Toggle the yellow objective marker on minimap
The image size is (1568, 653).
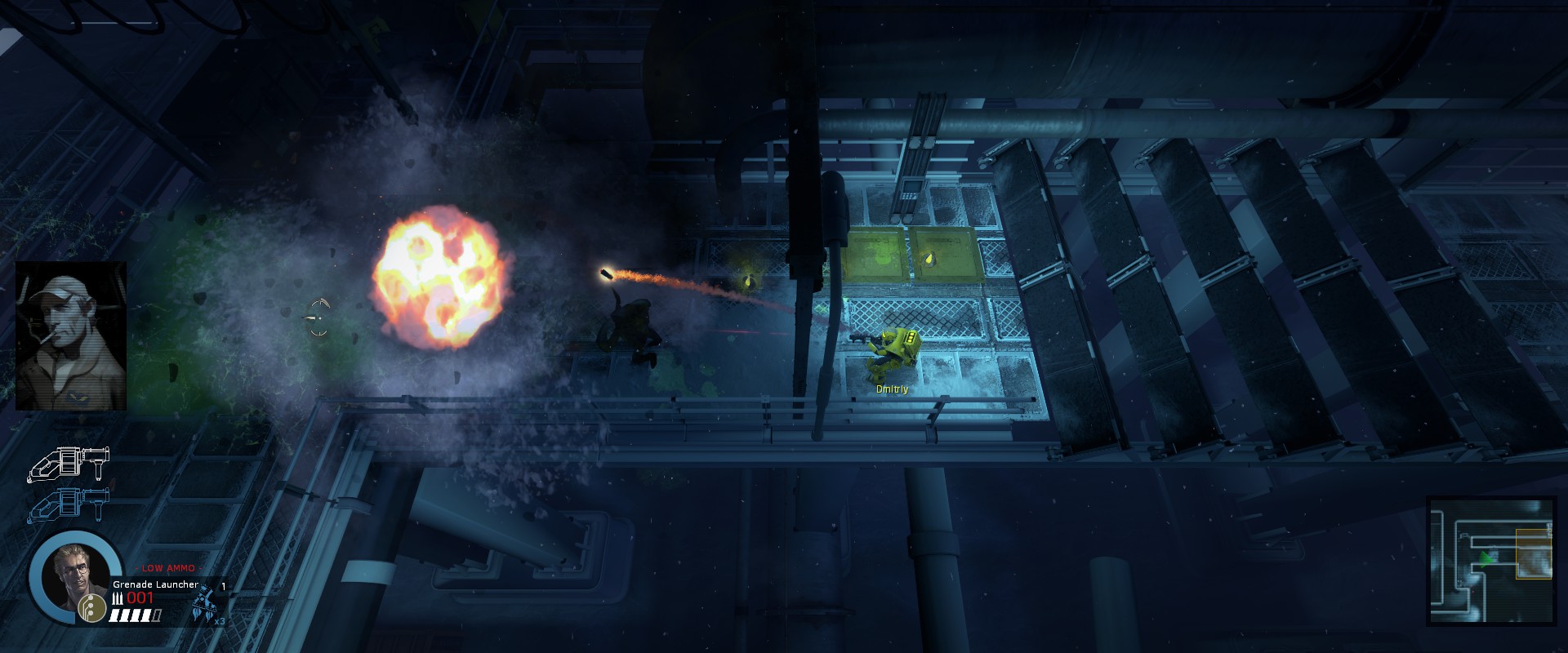[1534, 554]
